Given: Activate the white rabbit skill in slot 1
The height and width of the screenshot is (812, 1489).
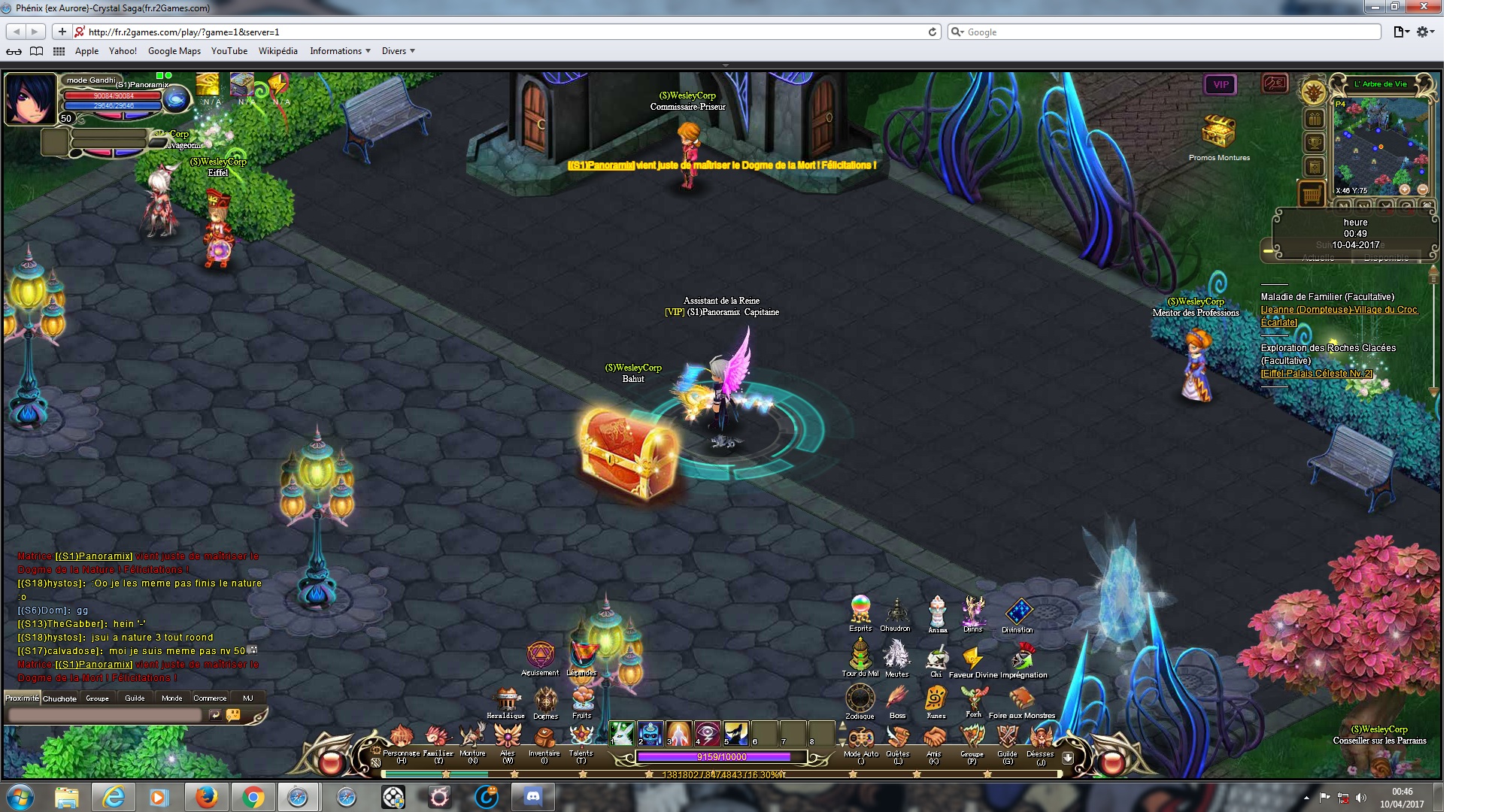Looking at the screenshot, I should (621, 732).
